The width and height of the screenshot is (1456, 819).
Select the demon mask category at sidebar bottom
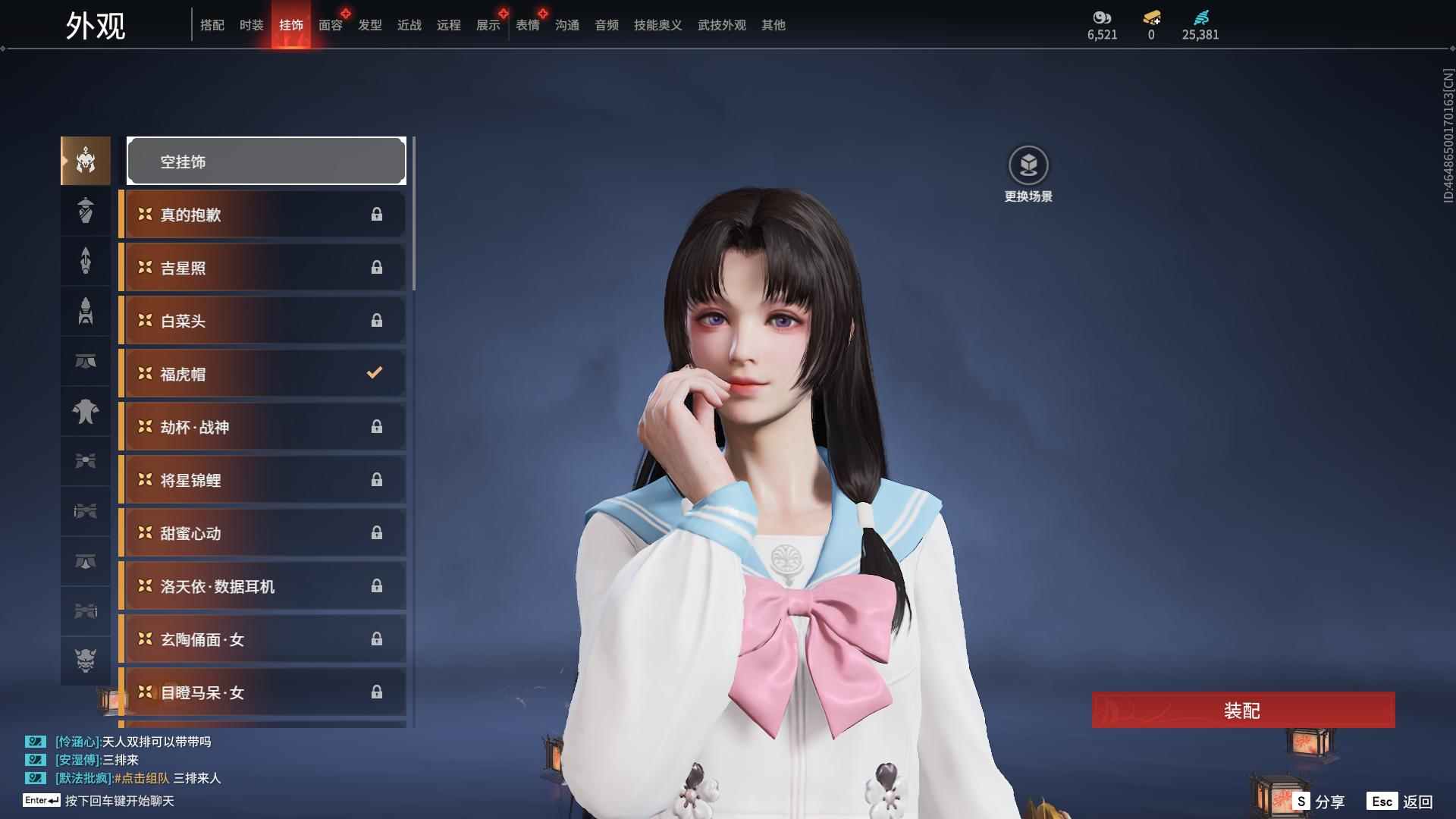pyautogui.click(x=85, y=661)
